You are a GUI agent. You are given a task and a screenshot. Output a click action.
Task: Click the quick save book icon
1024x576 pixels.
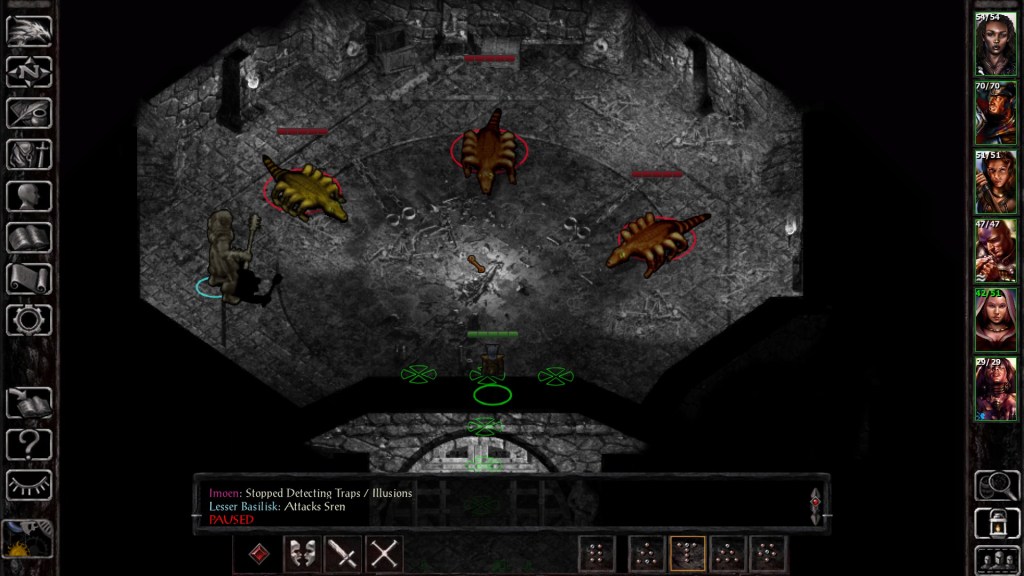coord(29,402)
